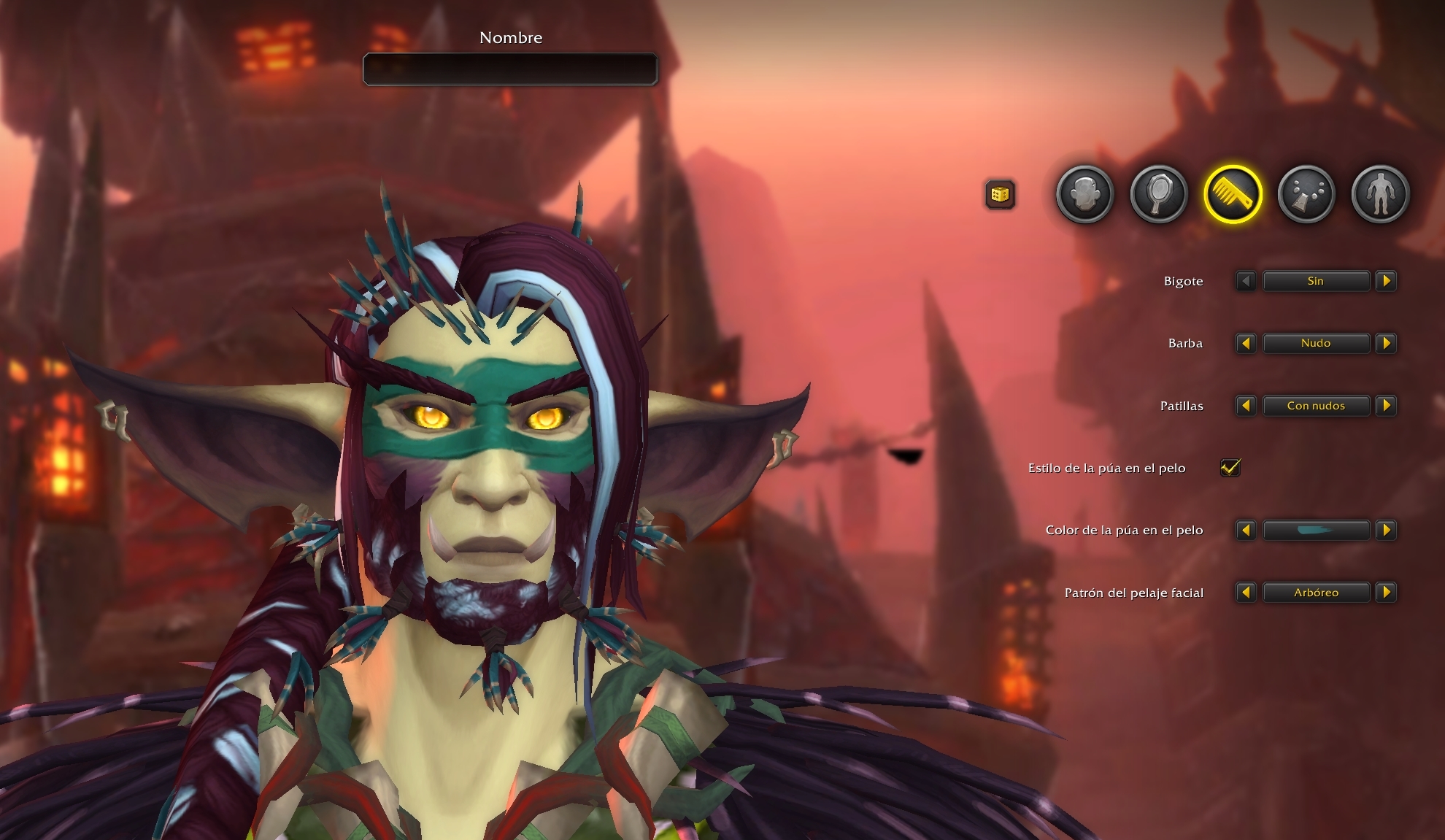Choose next Bigote option
The height and width of the screenshot is (840, 1445).
pos(1386,281)
